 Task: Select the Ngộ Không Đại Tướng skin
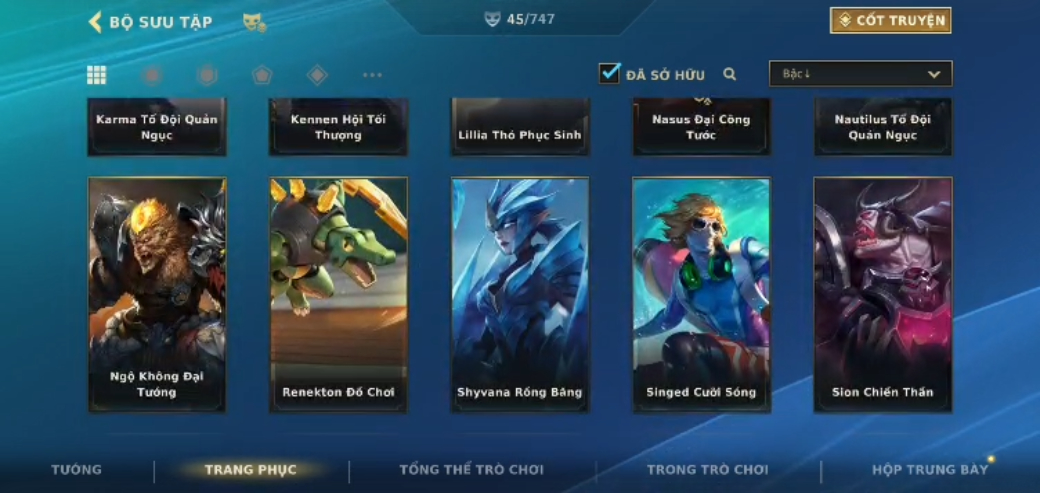pyautogui.click(x=157, y=294)
